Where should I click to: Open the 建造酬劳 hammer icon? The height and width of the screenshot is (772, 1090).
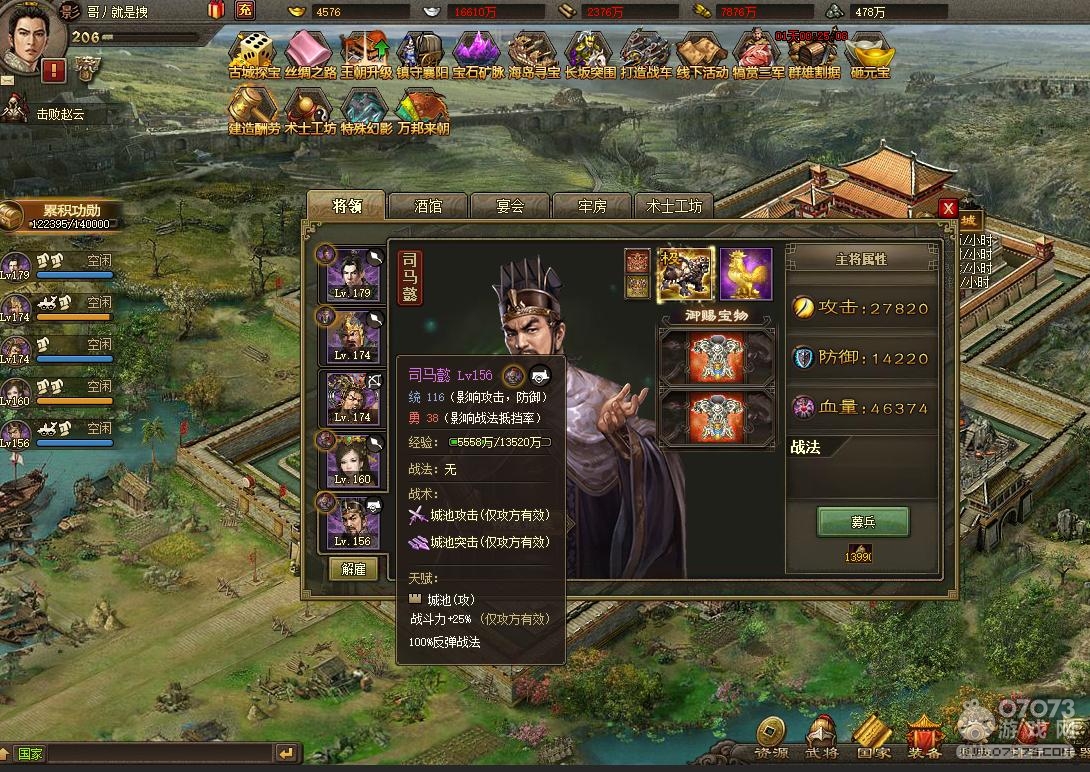click(254, 108)
